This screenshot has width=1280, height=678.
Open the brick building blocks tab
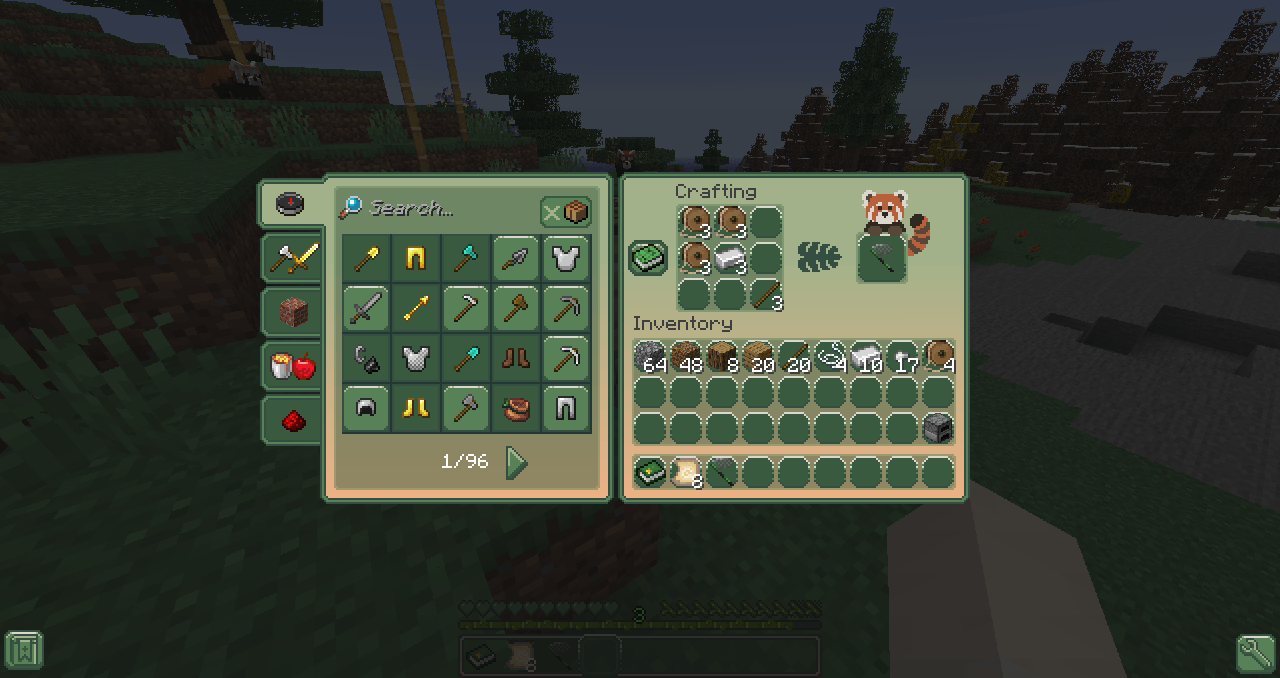click(x=292, y=312)
